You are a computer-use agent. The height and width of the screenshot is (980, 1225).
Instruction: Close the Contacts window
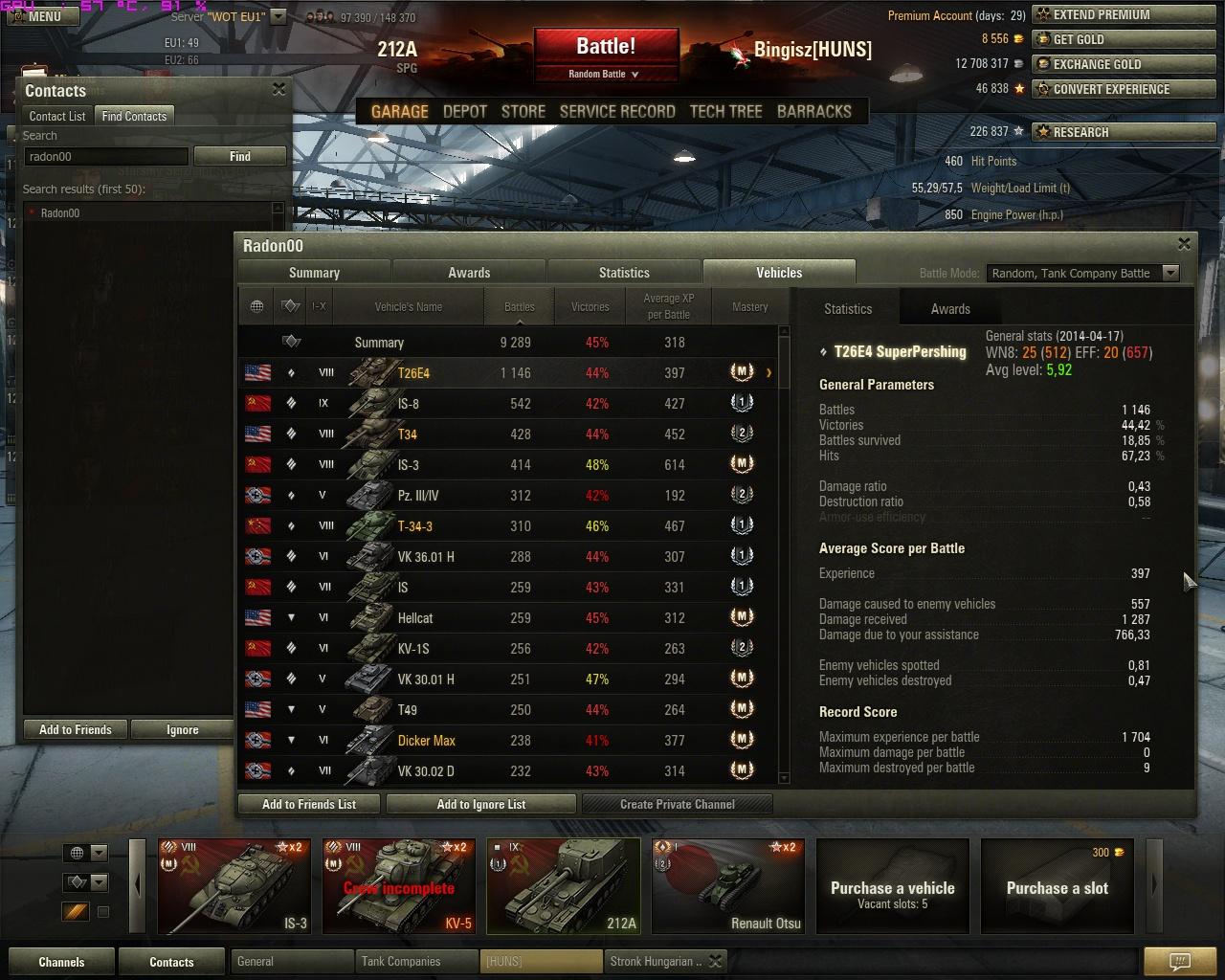(x=278, y=89)
